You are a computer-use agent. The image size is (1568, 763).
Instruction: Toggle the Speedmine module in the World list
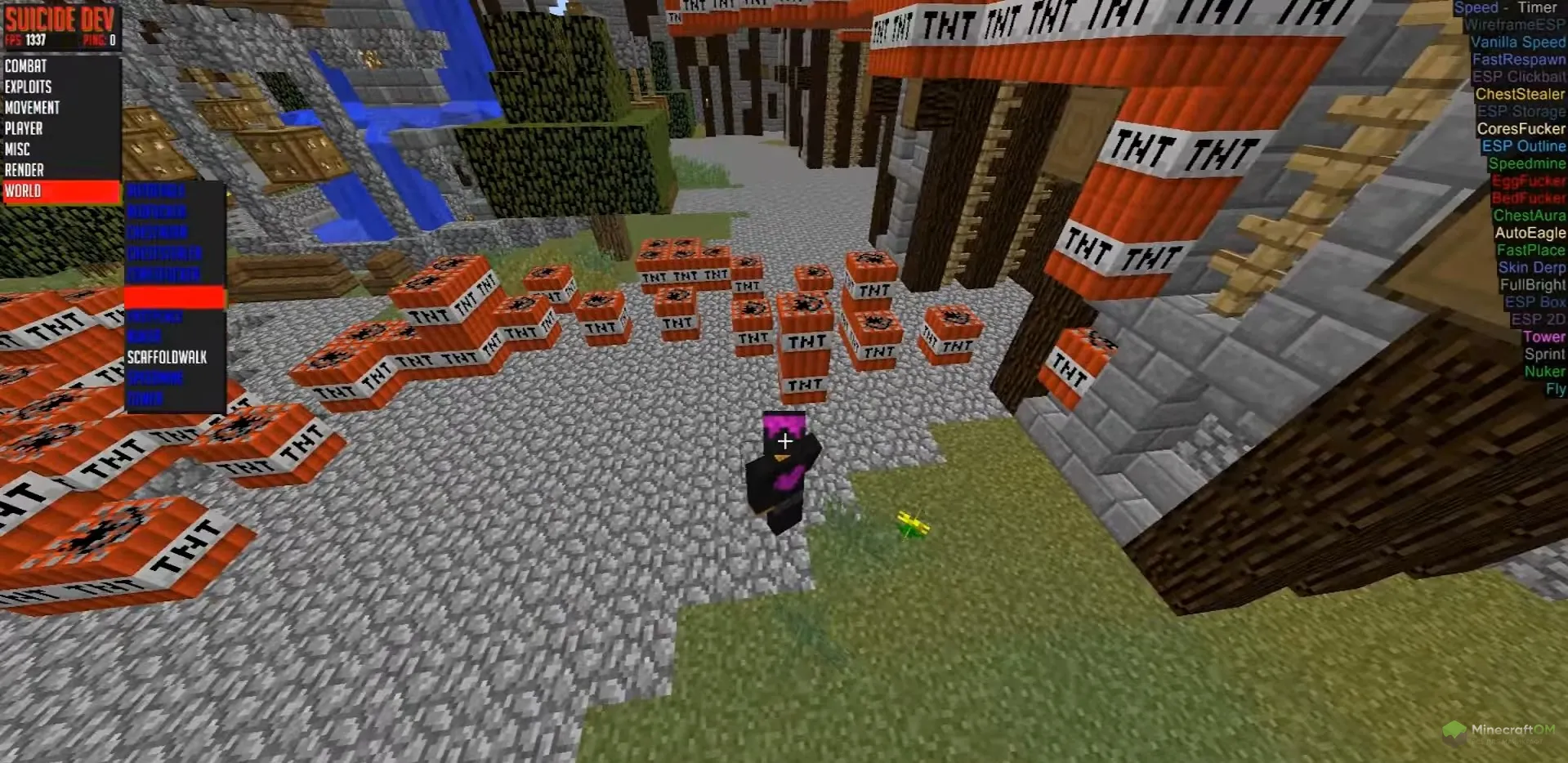point(155,378)
